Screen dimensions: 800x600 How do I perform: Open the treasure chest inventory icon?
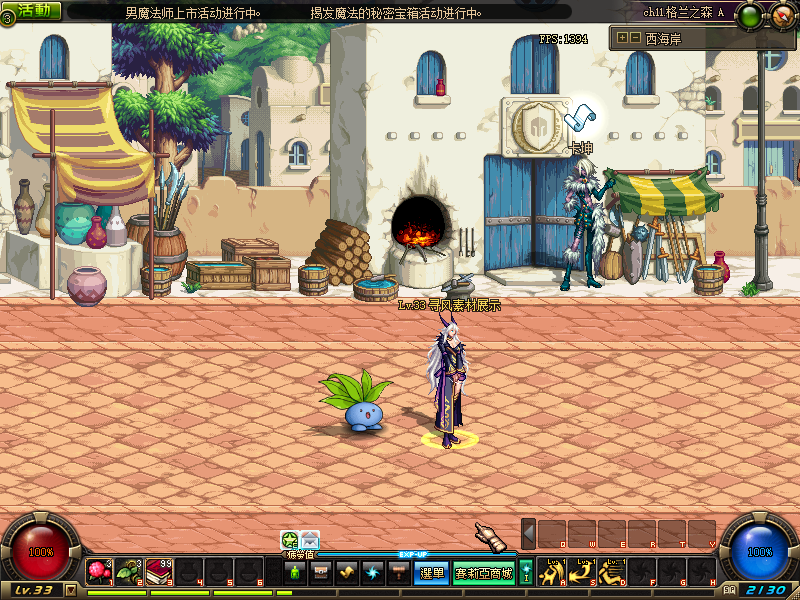pos(321,573)
